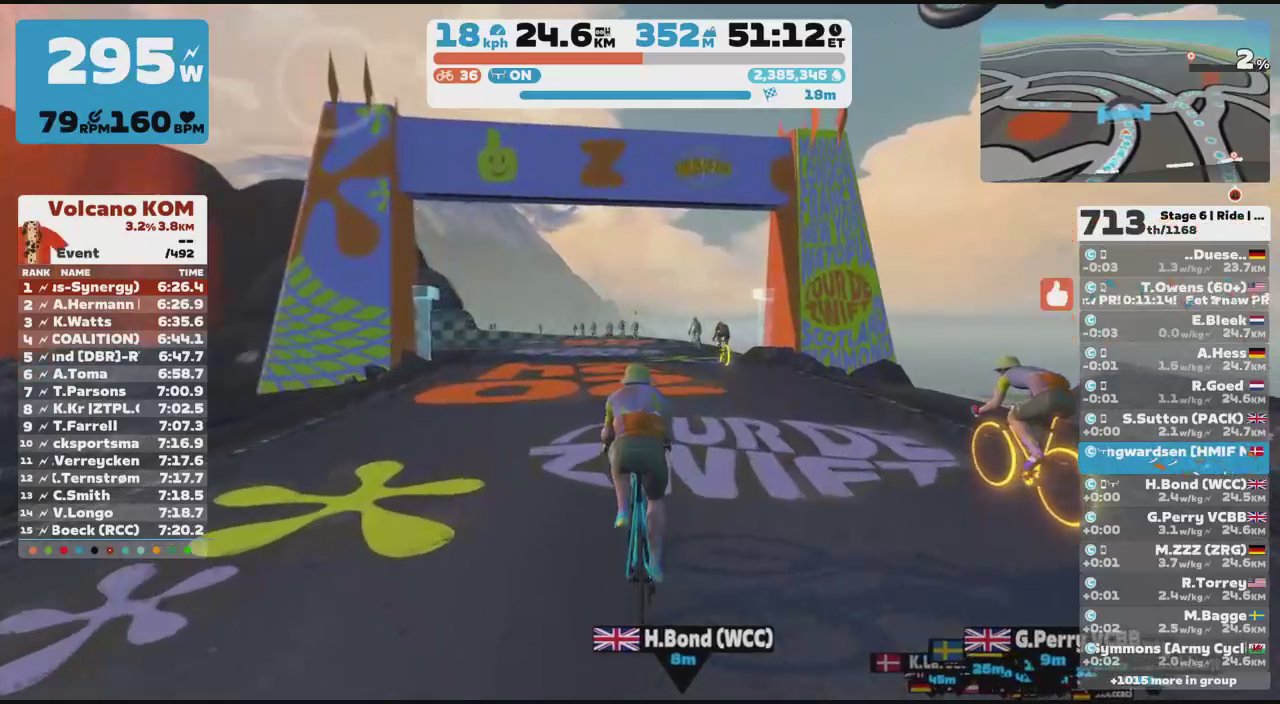Expand the +1015 more in group entry
This screenshot has height=704, width=1280.
[1173, 681]
